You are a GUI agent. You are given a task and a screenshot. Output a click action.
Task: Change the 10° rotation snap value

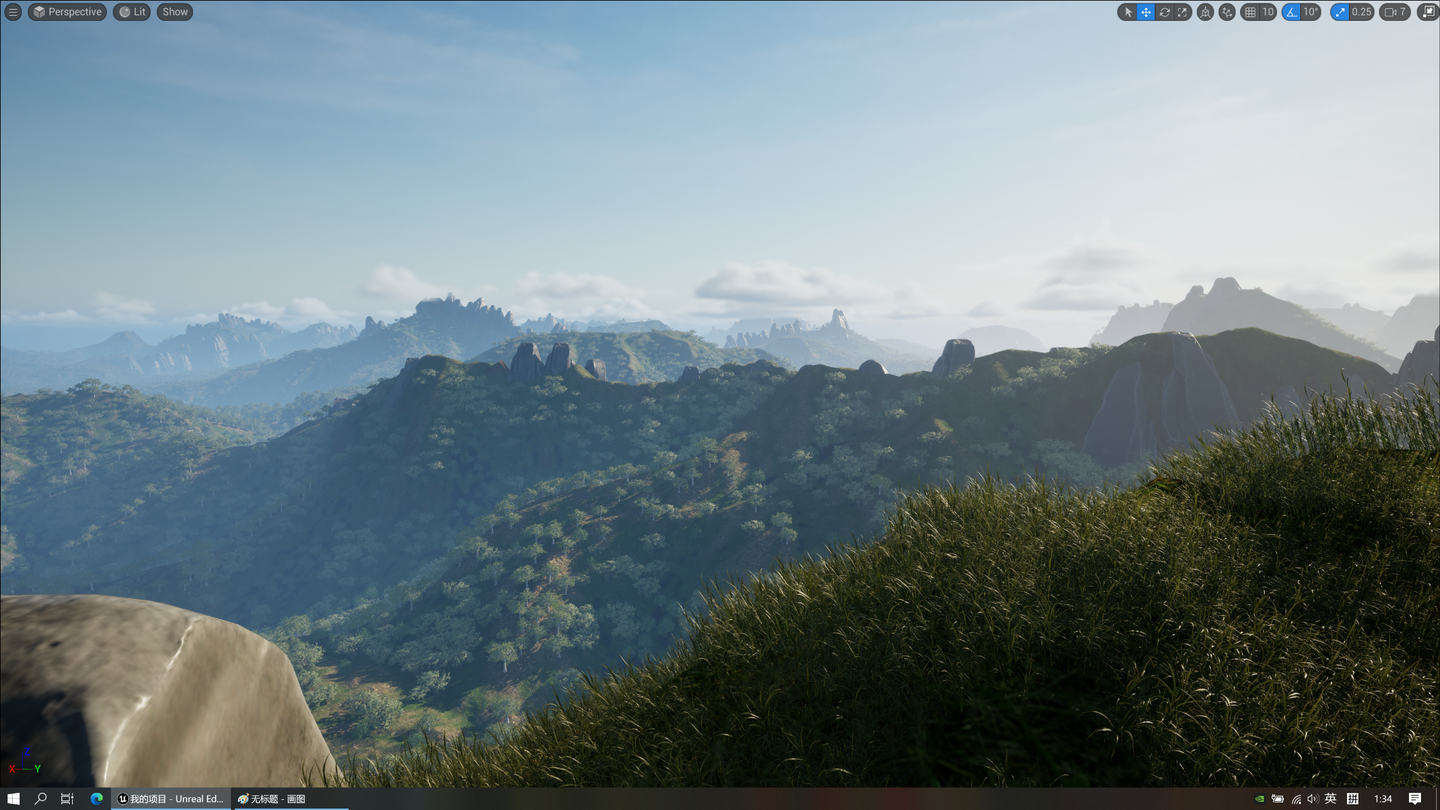(1310, 12)
